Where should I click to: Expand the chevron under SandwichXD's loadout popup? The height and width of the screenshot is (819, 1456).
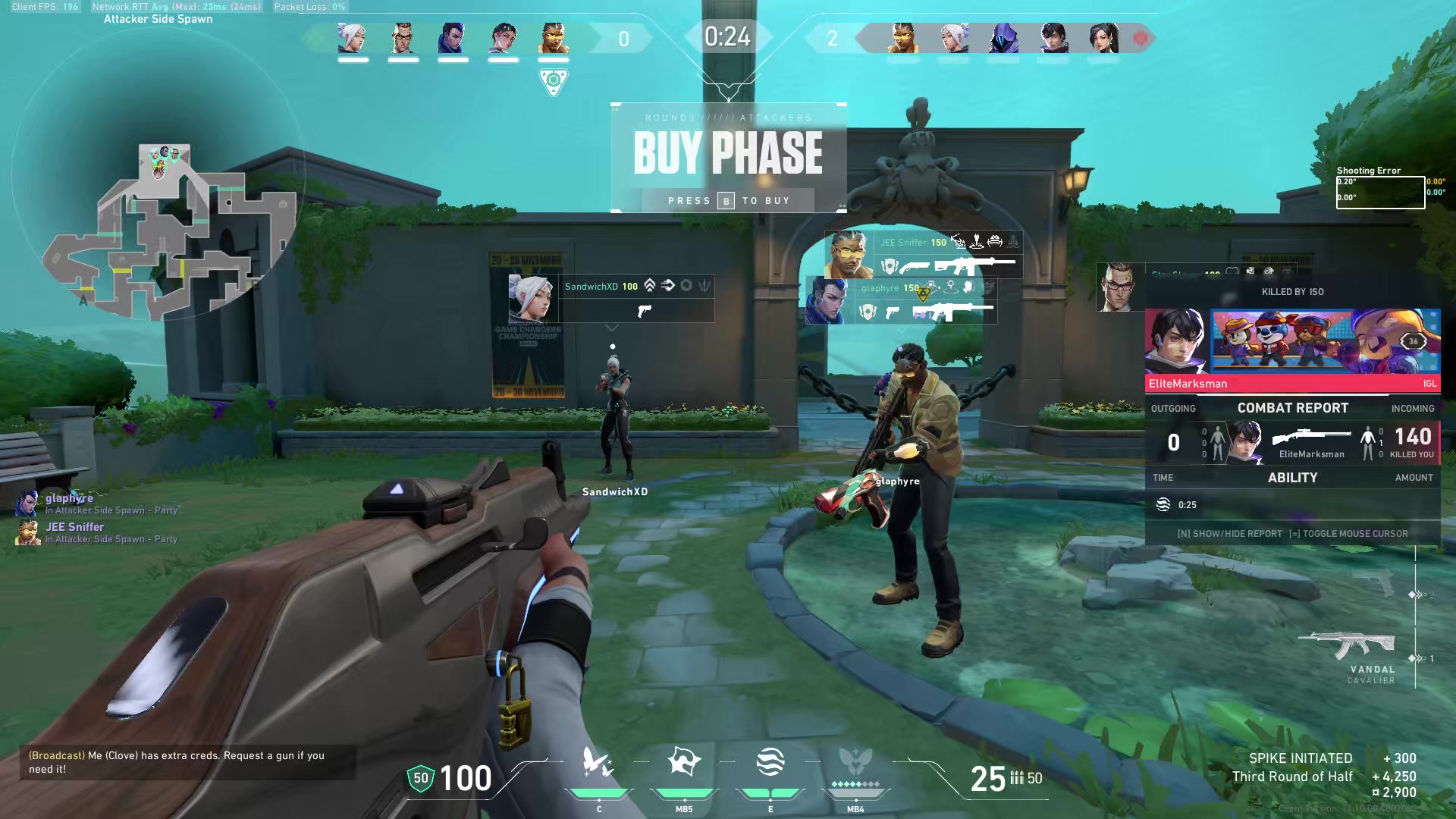point(611,329)
